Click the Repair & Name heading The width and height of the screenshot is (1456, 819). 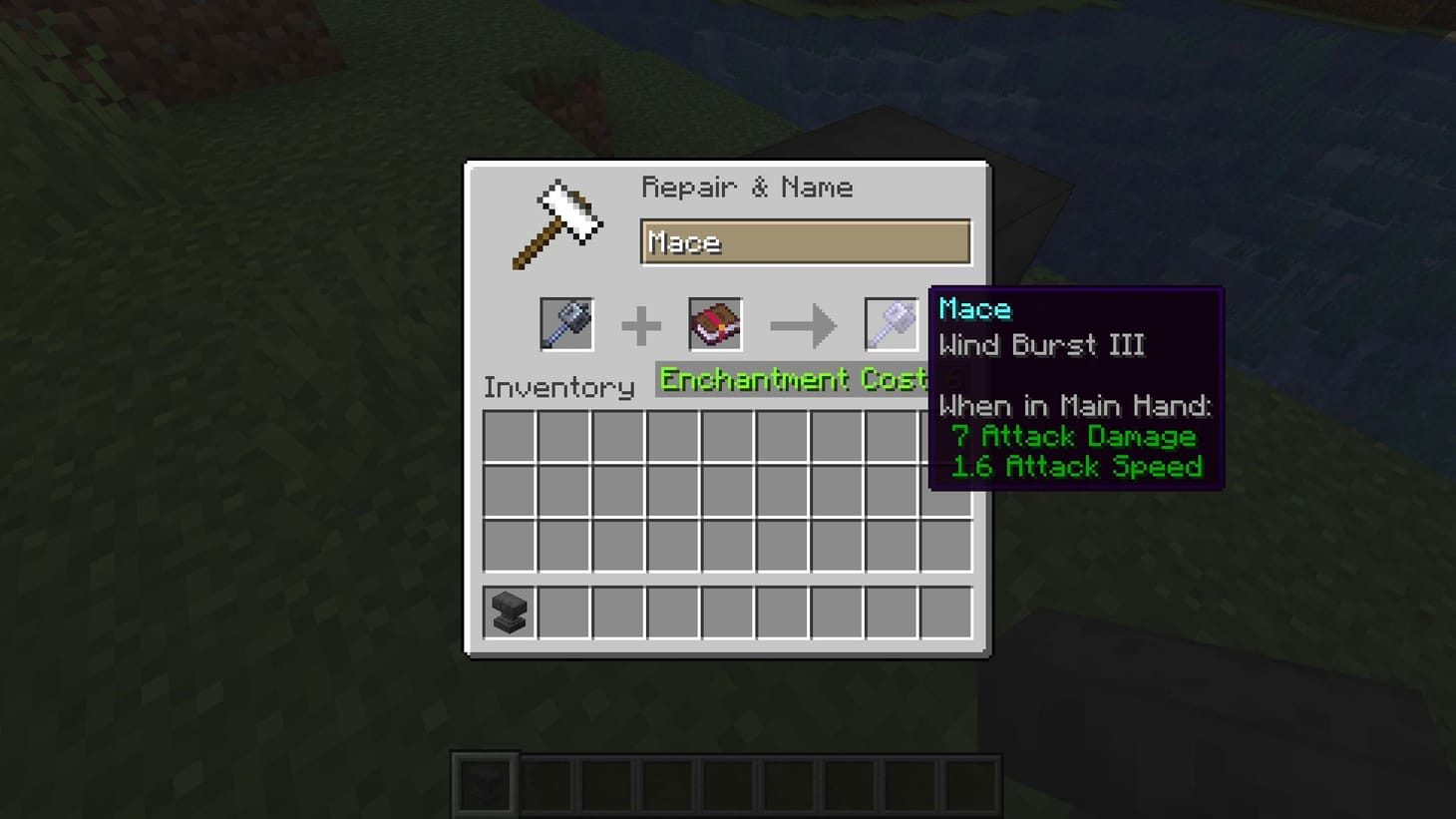click(x=749, y=187)
